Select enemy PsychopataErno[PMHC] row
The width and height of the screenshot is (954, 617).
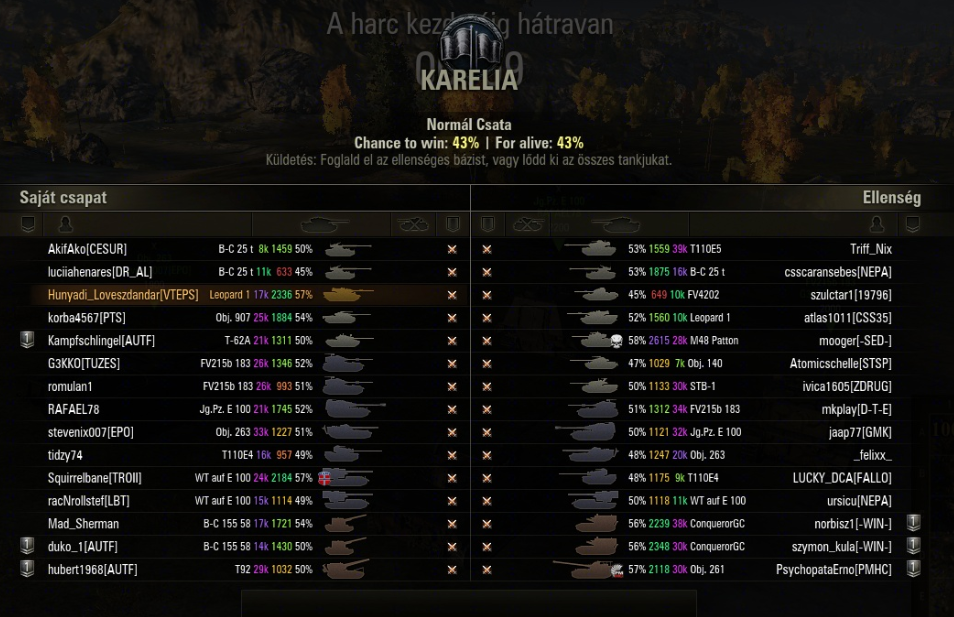pos(833,570)
